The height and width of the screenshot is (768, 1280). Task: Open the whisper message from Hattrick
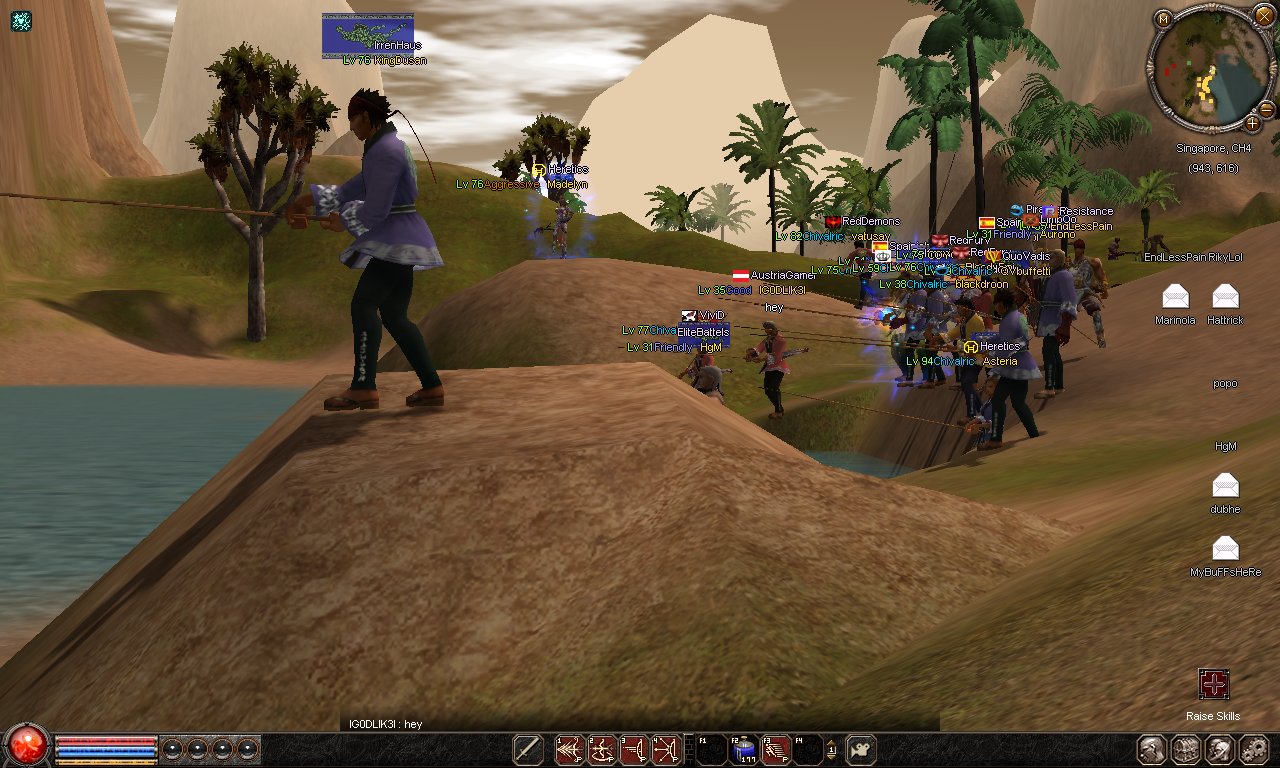(x=1225, y=296)
